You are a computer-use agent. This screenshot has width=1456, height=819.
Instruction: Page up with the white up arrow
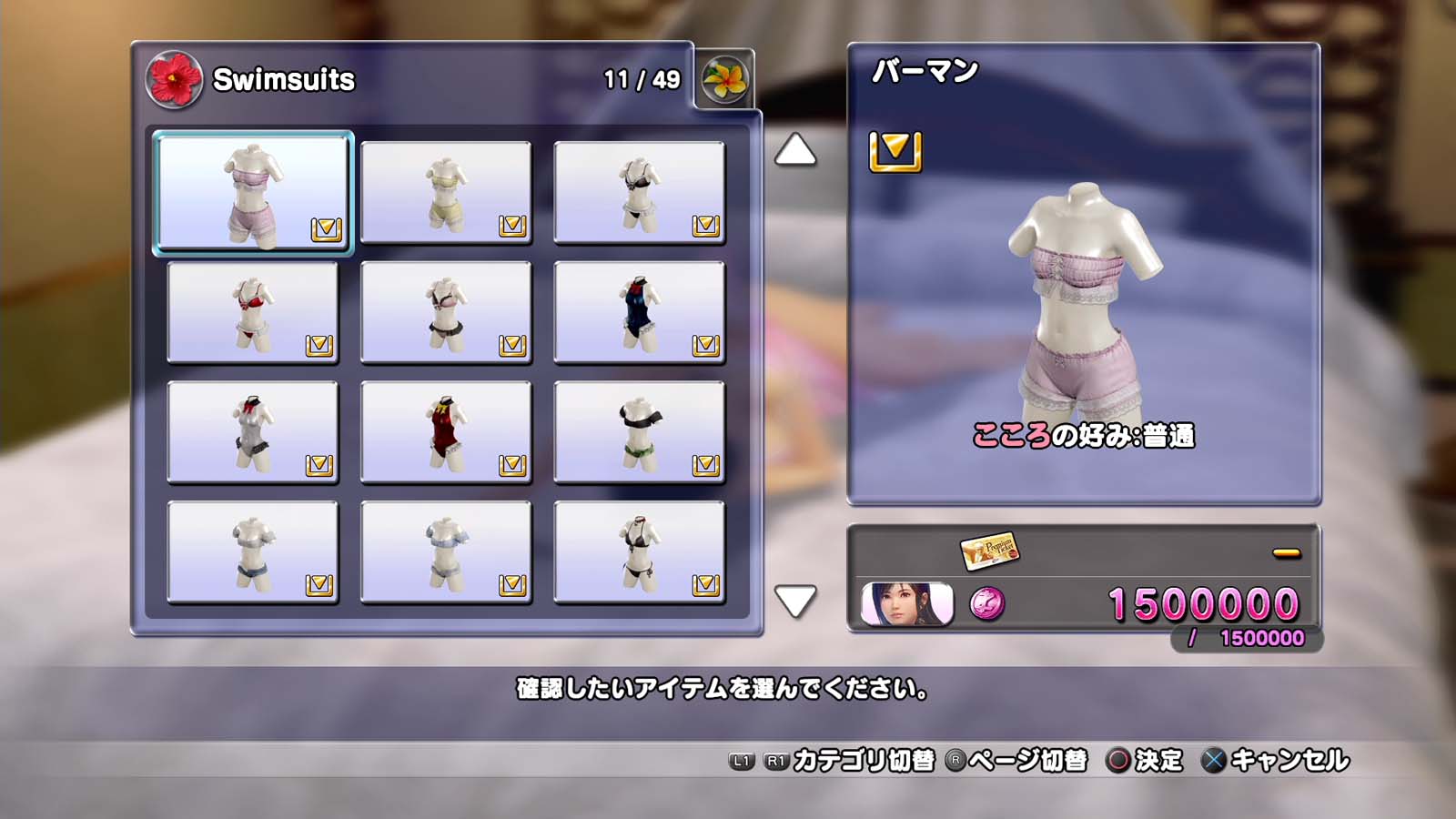(795, 150)
